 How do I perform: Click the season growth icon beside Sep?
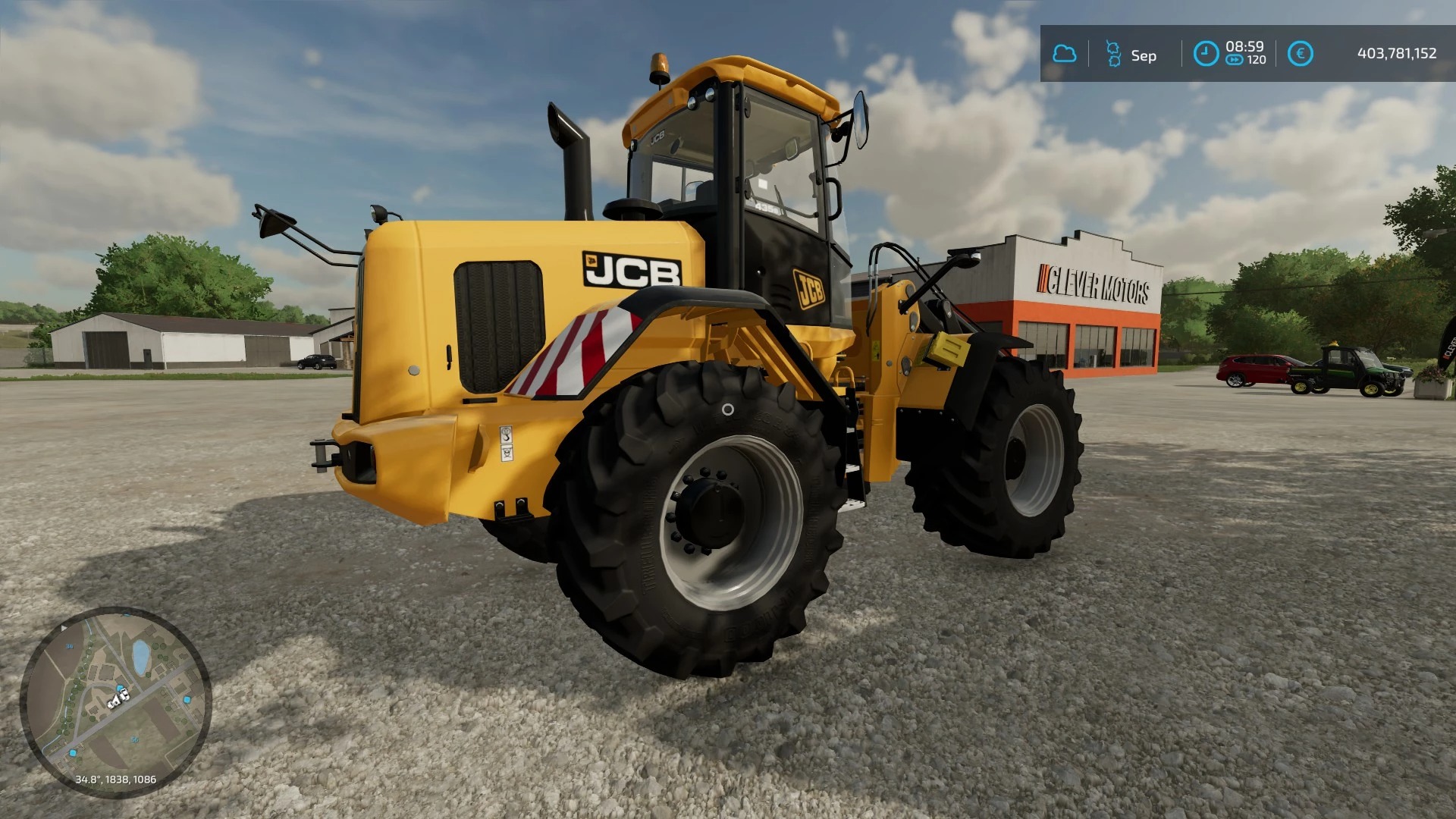click(1113, 54)
